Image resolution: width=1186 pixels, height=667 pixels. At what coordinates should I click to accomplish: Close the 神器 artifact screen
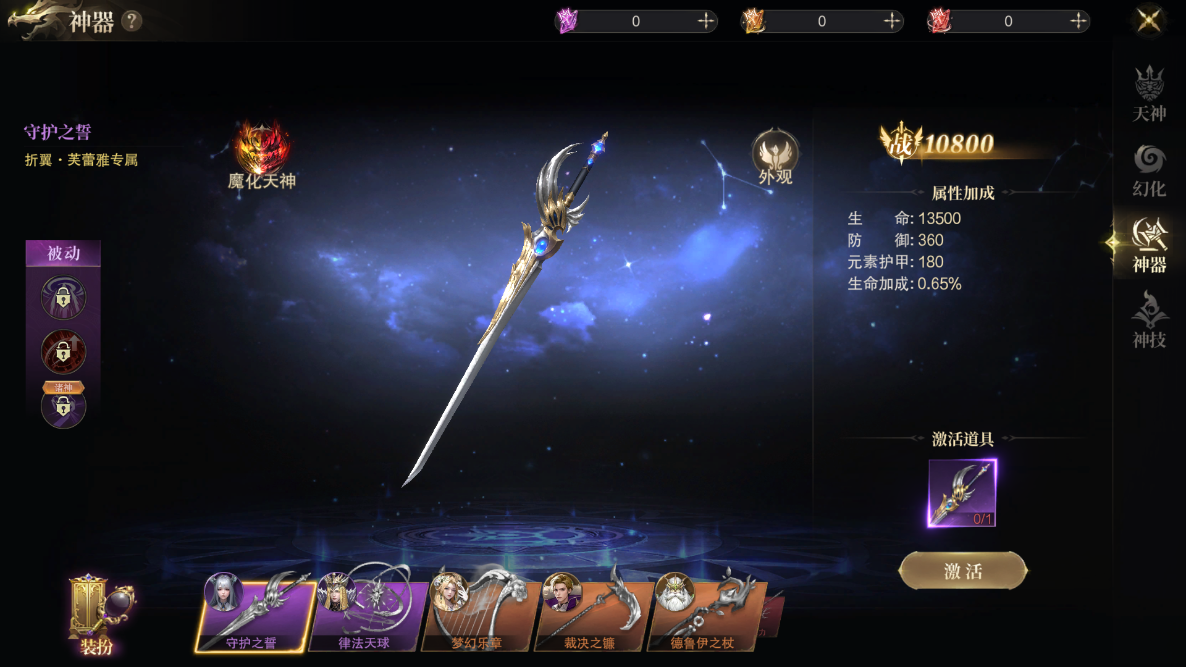[x=1149, y=20]
